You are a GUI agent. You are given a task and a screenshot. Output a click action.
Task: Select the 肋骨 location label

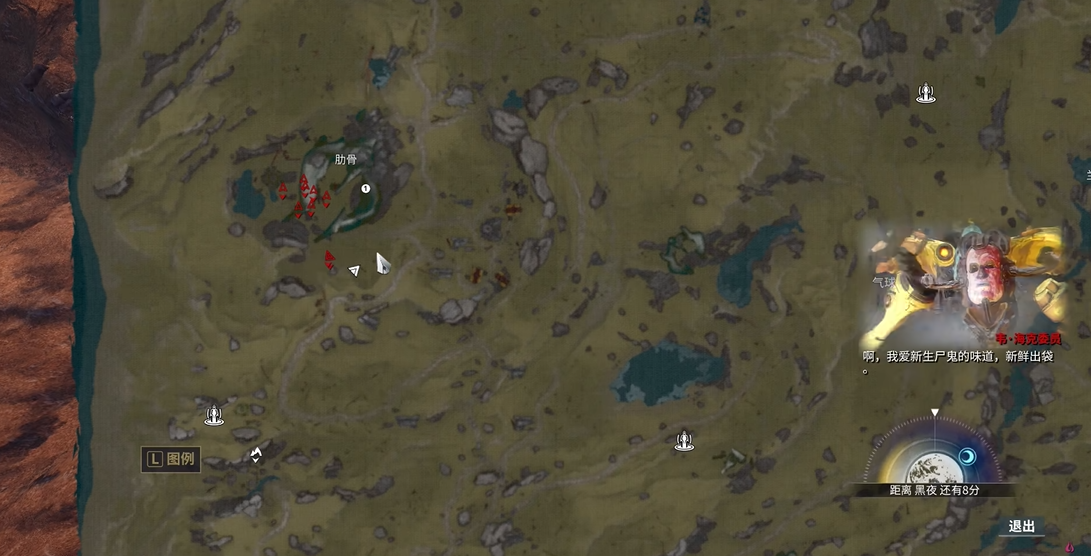(346, 159)
